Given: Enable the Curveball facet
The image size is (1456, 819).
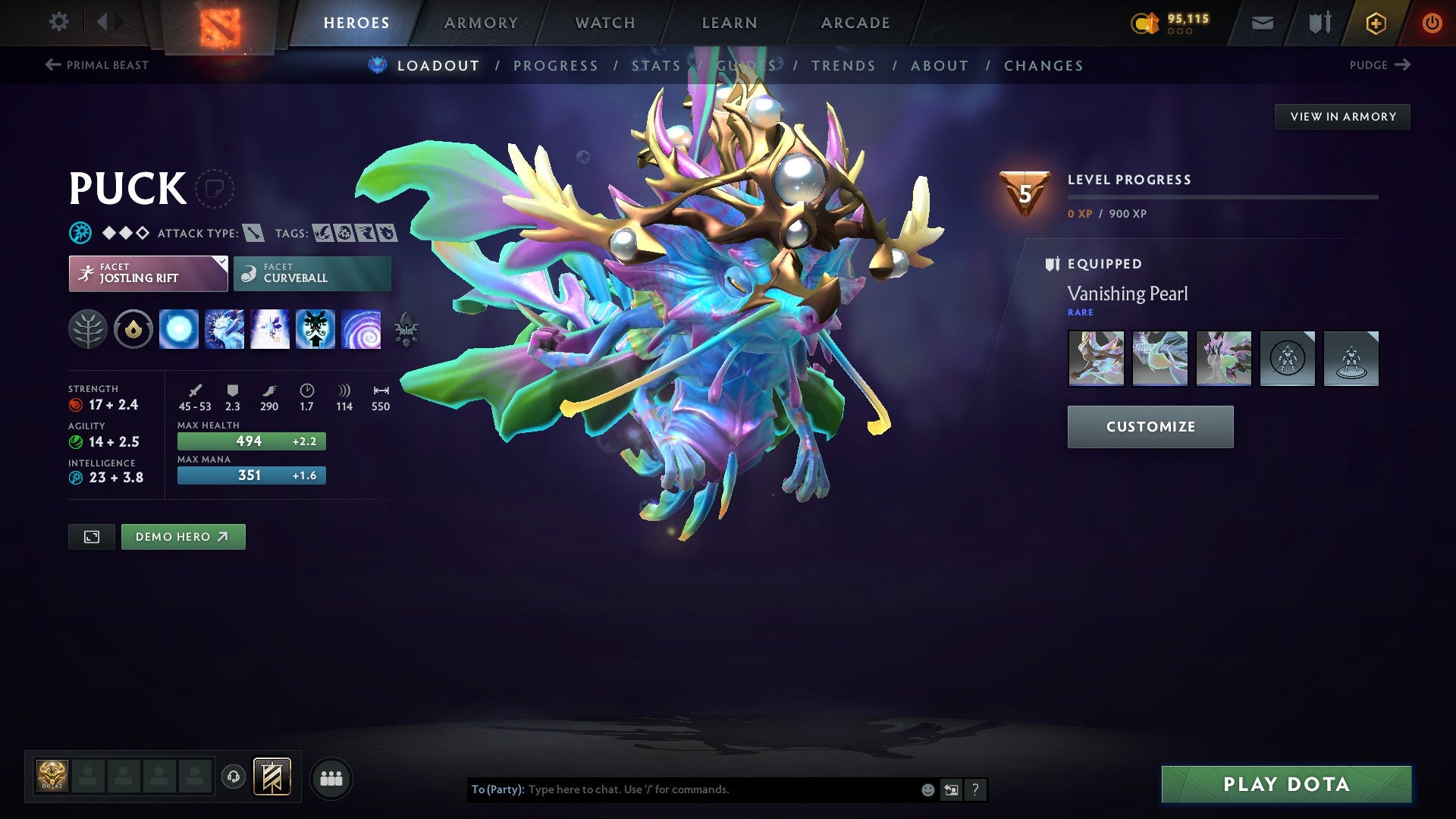Looking at the screenshot, I should coord(311,272).
